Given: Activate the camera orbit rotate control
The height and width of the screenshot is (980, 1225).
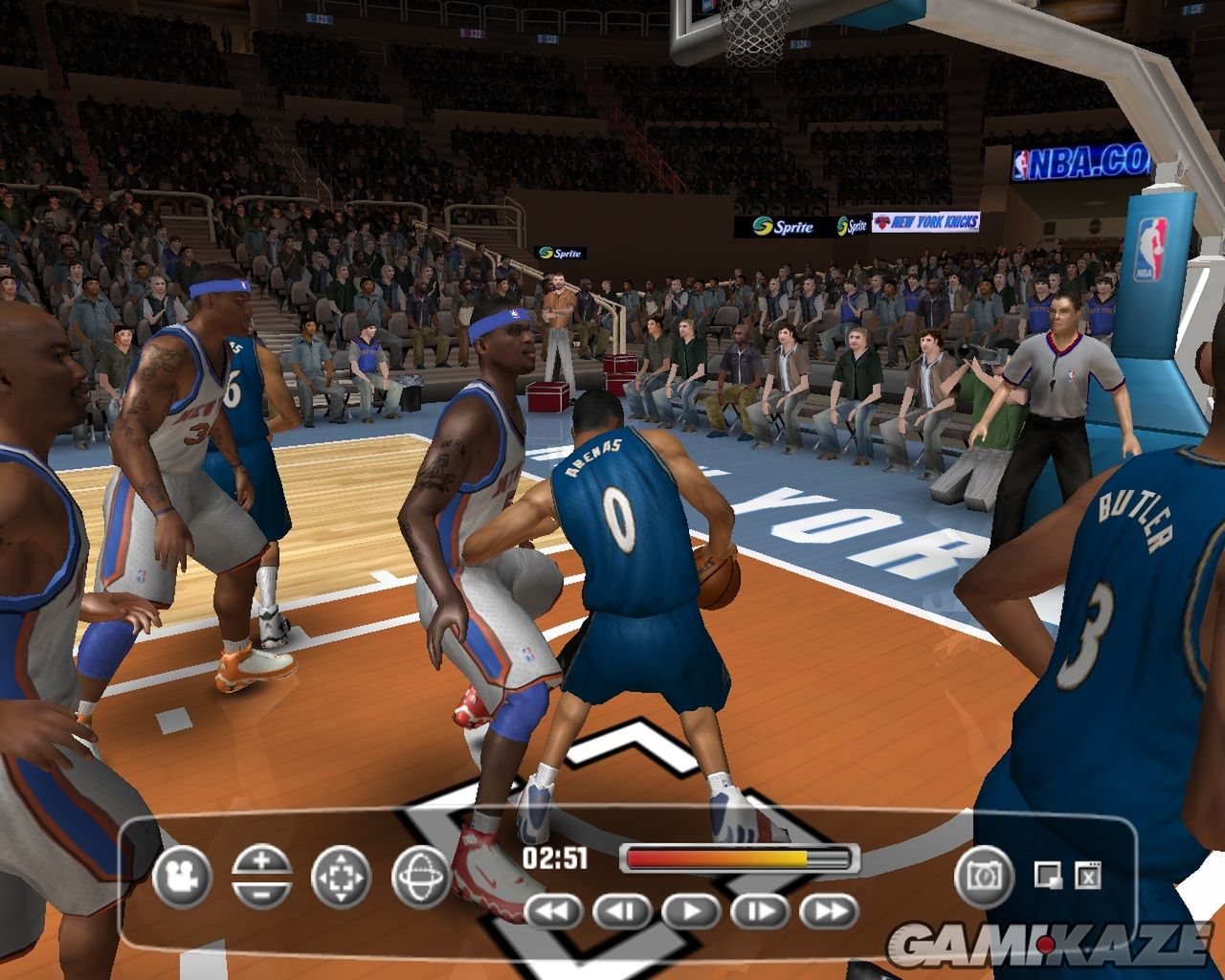Looking at the screenshot, I should 420,876.
